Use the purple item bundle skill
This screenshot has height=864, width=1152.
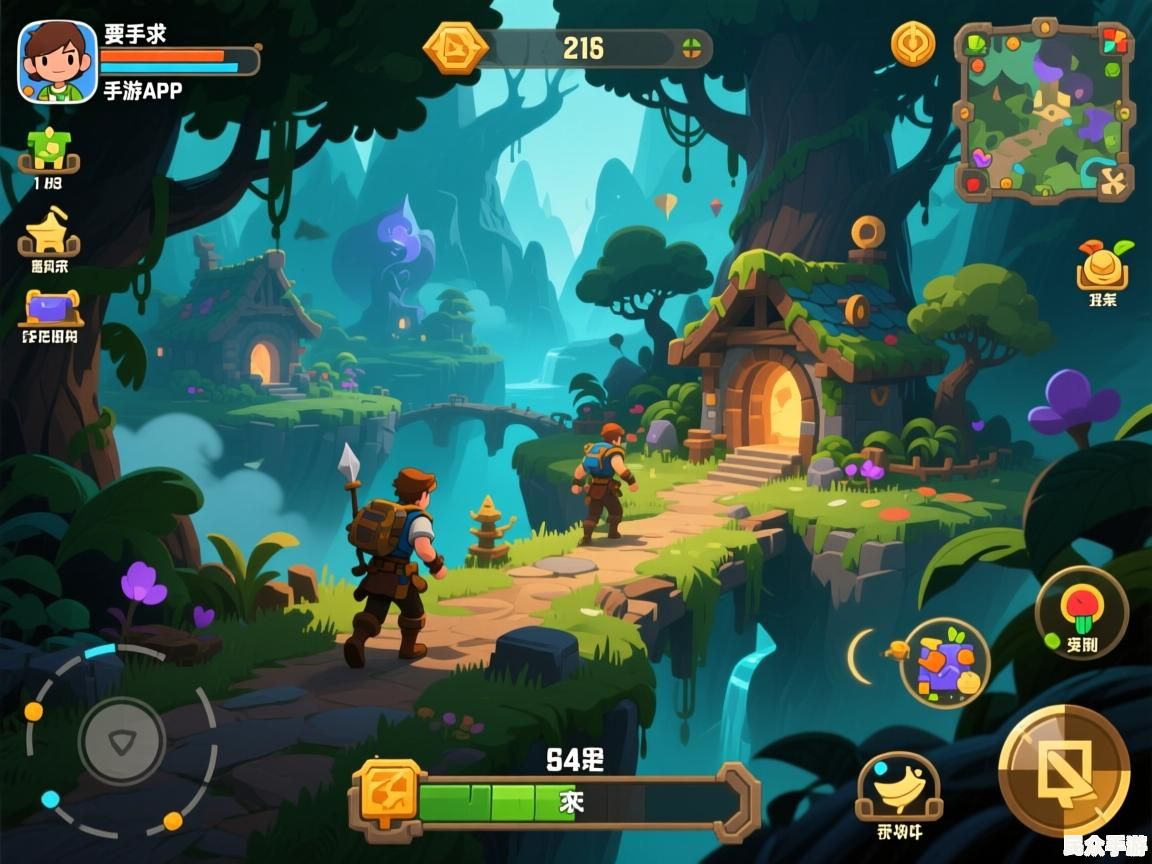(x=944, y=663)
